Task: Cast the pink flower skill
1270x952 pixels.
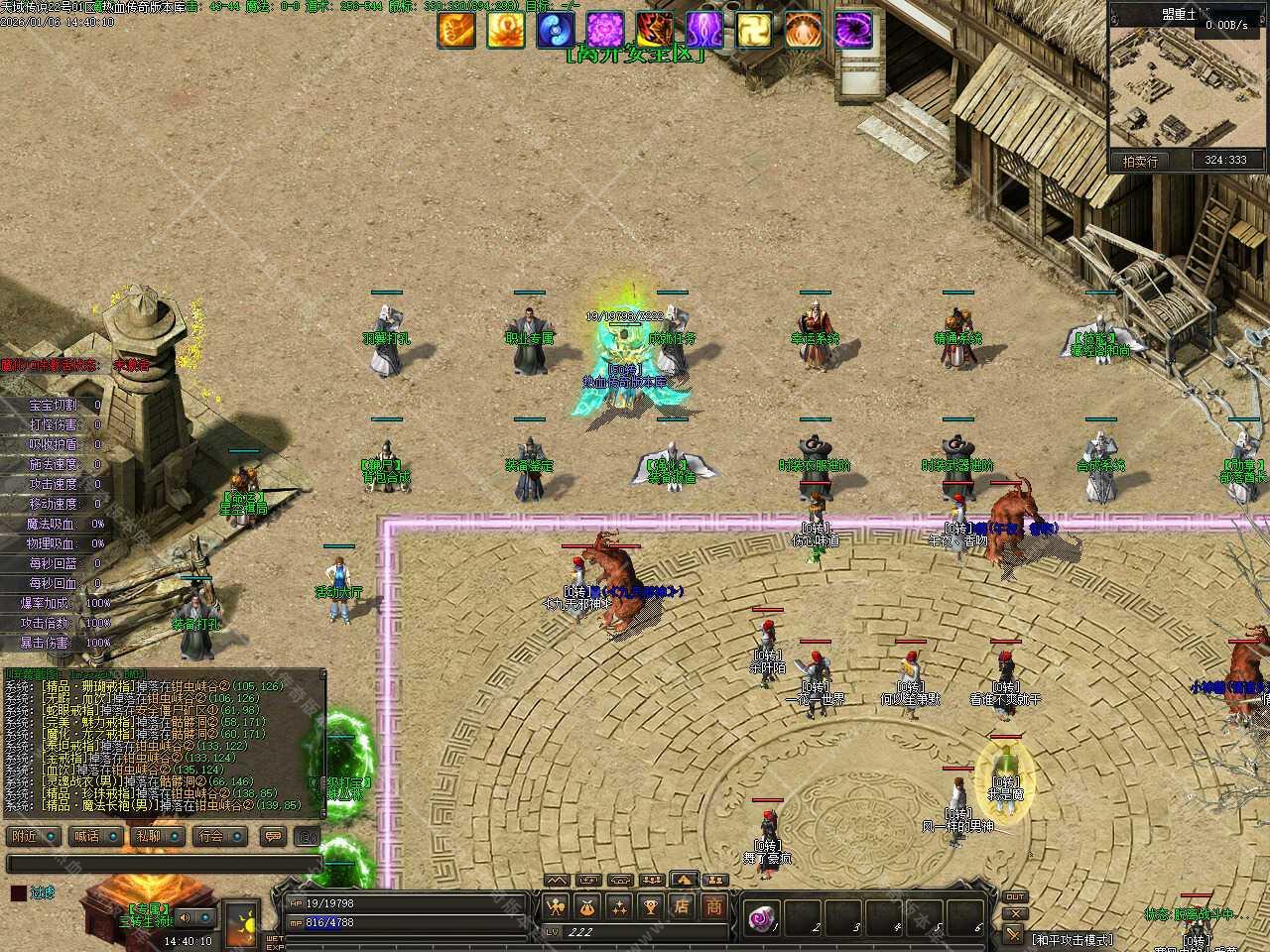Action: pos(605,30)
